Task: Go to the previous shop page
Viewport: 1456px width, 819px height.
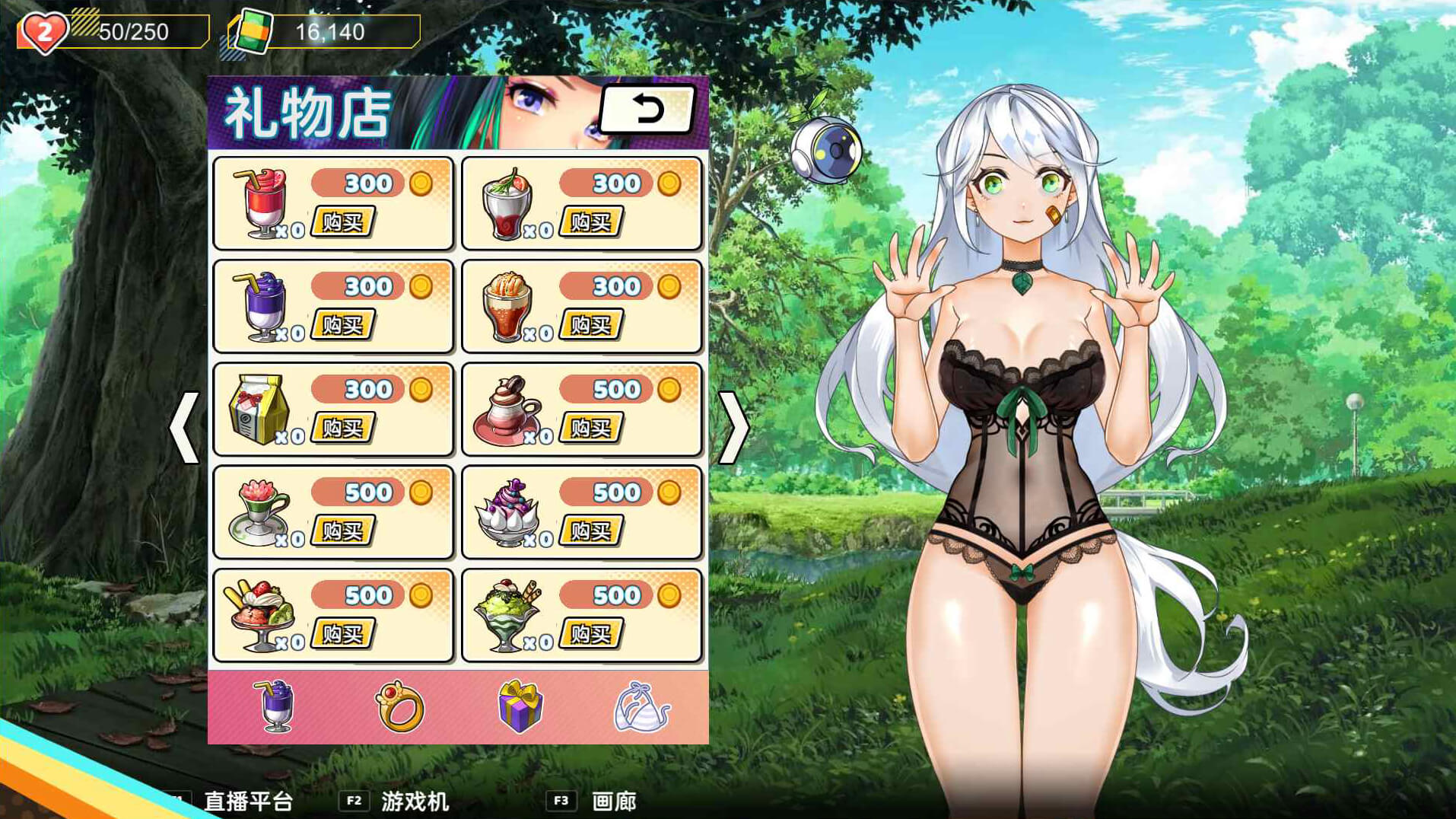Action: (x=184, y=428)
